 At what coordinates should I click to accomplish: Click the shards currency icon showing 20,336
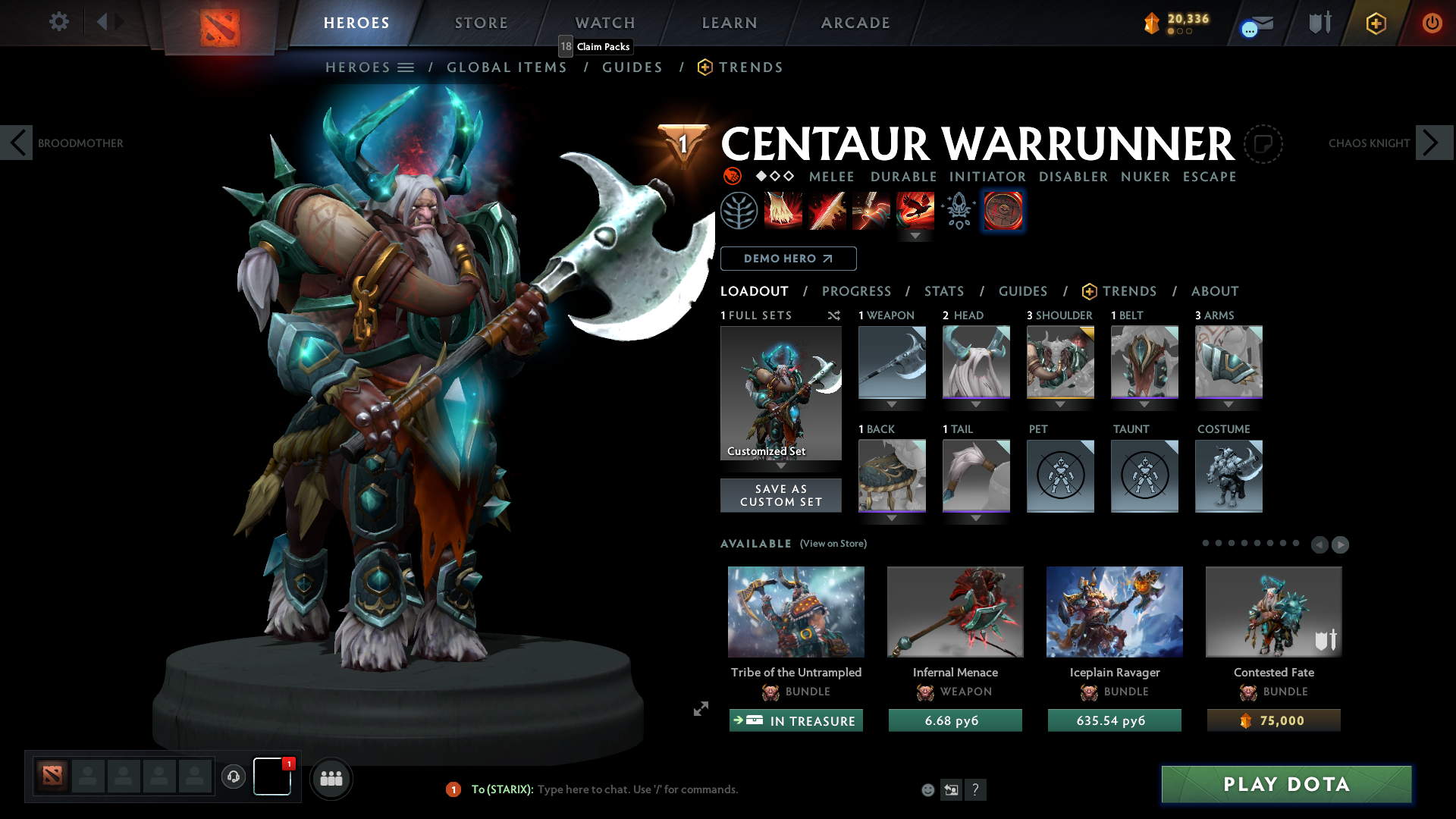[x=1153, y=24]
